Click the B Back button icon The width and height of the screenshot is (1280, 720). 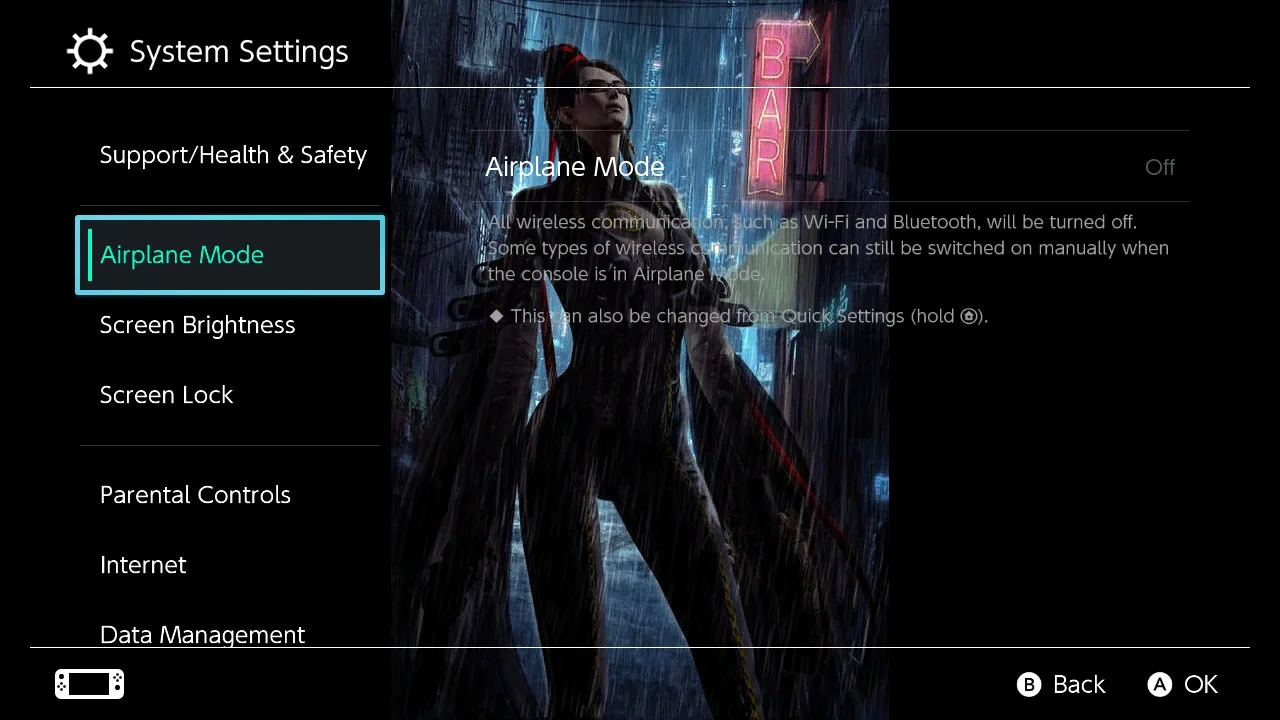click(x=1029, y=685)
